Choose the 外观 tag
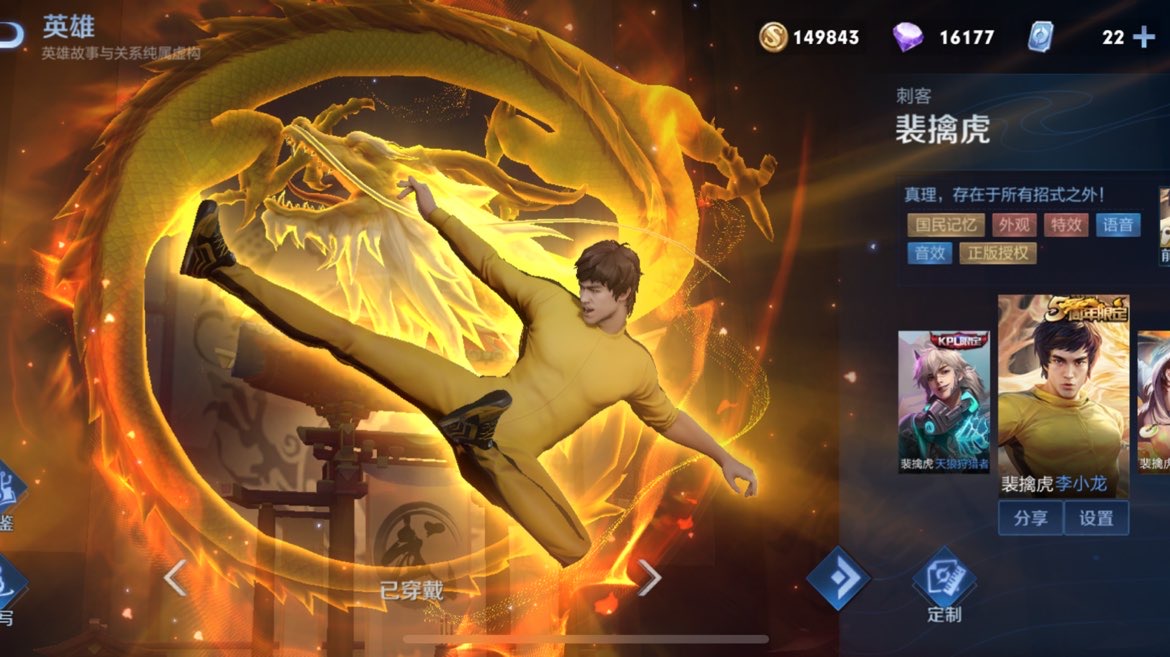The height and width of the screenshot is (657, 1170). click(1013, 225)
